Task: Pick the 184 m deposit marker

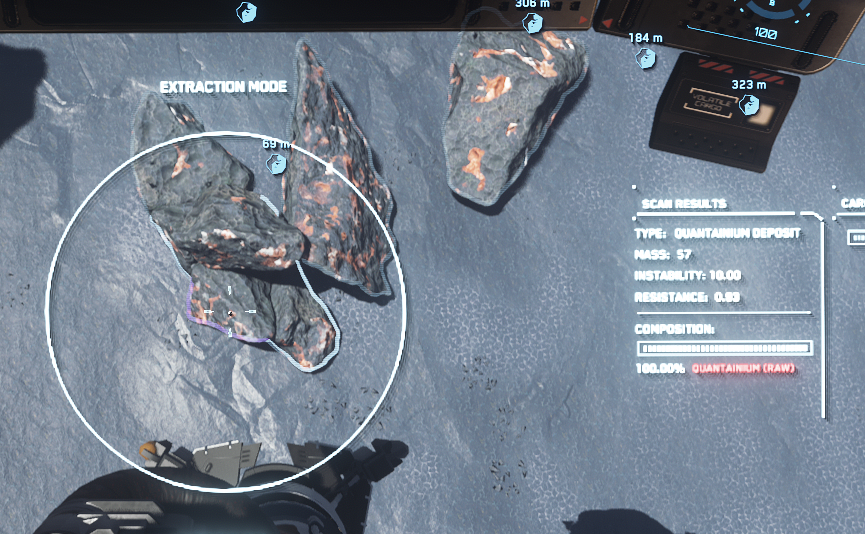Action: coord(647,58)
